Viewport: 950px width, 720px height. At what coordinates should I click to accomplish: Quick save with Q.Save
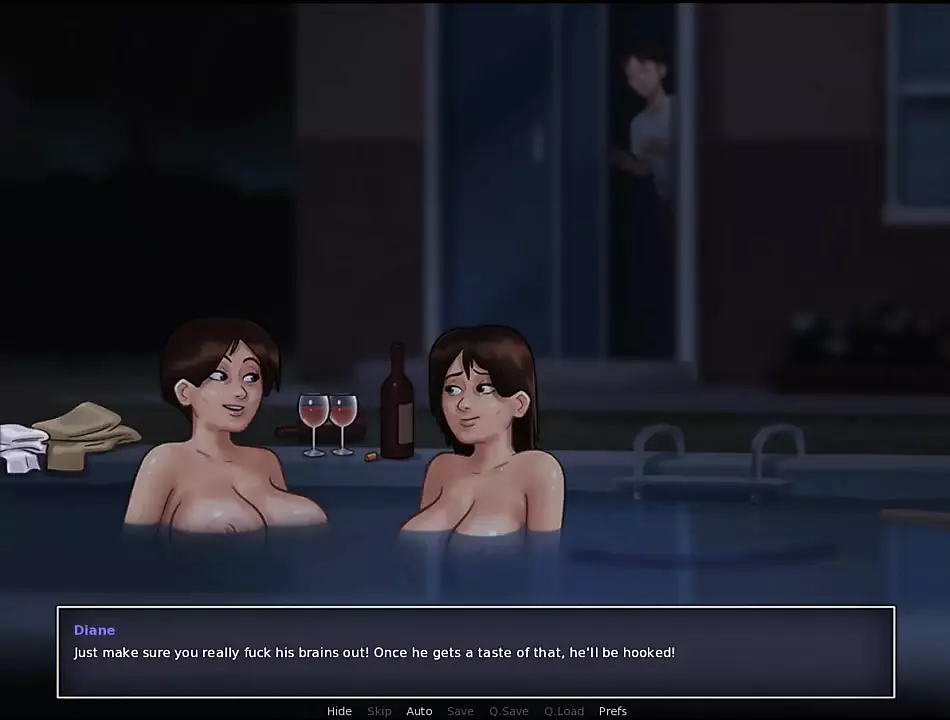[x=508, y=711]
